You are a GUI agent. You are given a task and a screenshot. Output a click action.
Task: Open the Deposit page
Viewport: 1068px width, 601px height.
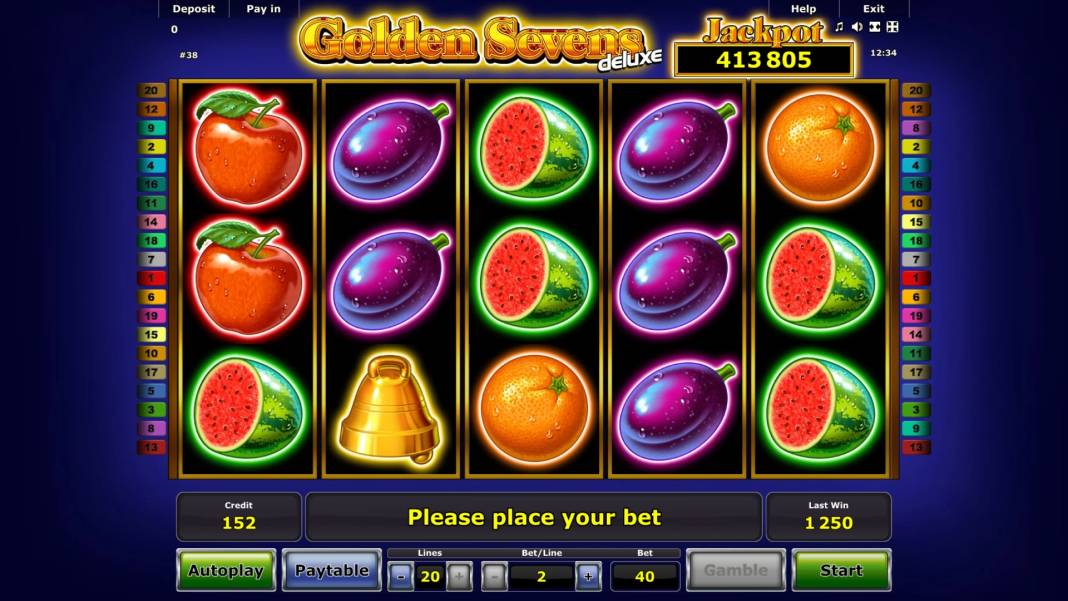193,9
